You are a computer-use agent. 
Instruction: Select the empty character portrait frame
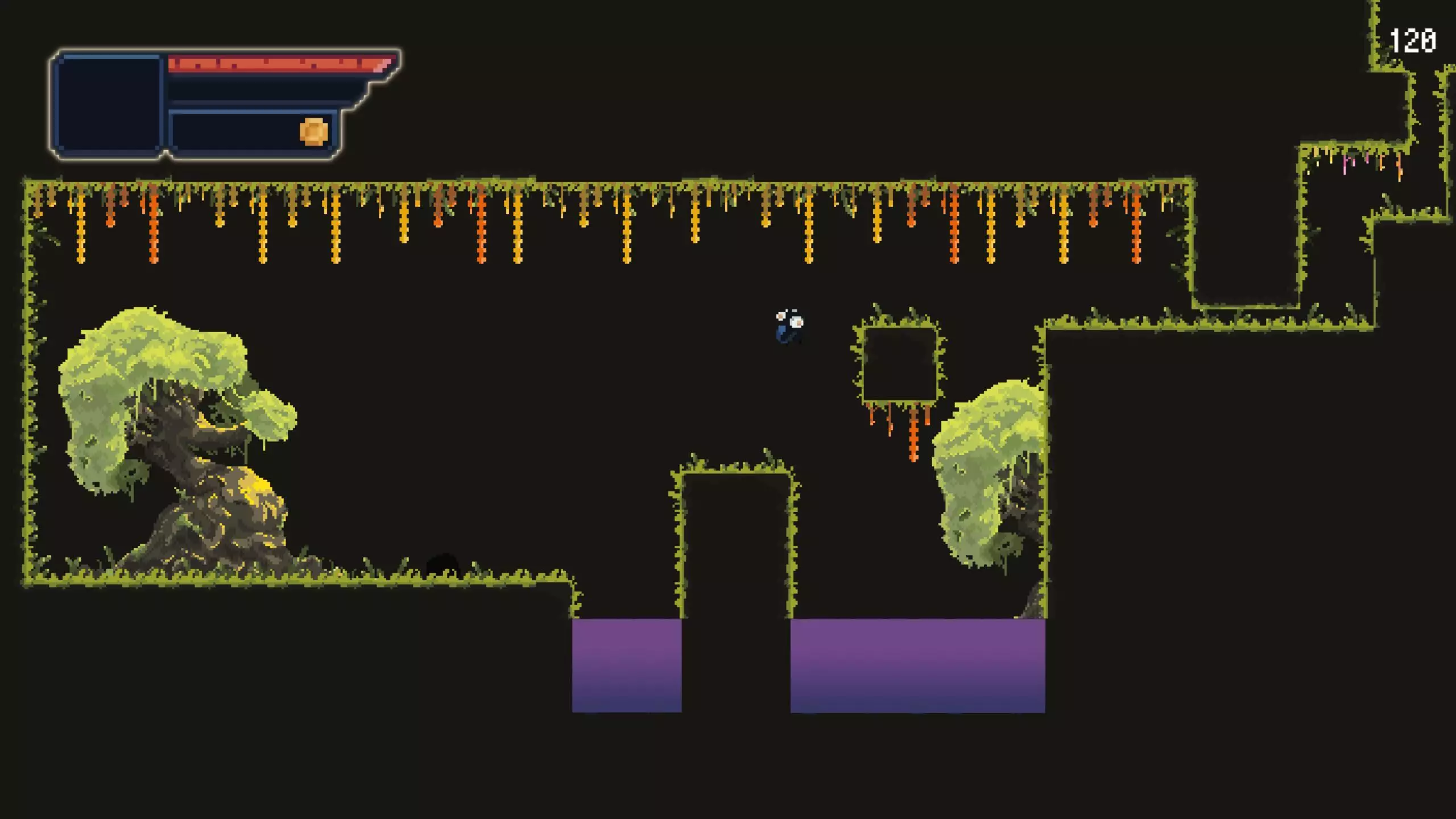(x=109, y=105)
